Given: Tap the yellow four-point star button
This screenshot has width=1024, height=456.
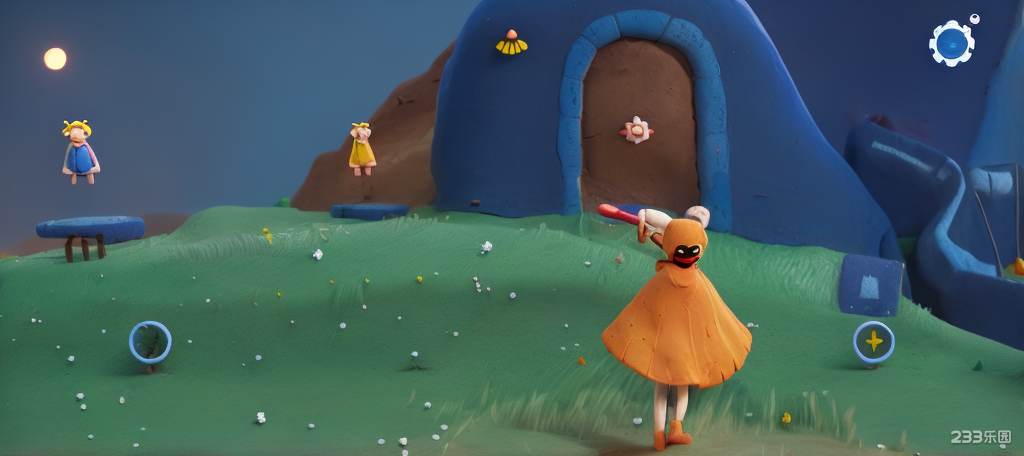Looking at the screenshot, I should click(873, 342).
